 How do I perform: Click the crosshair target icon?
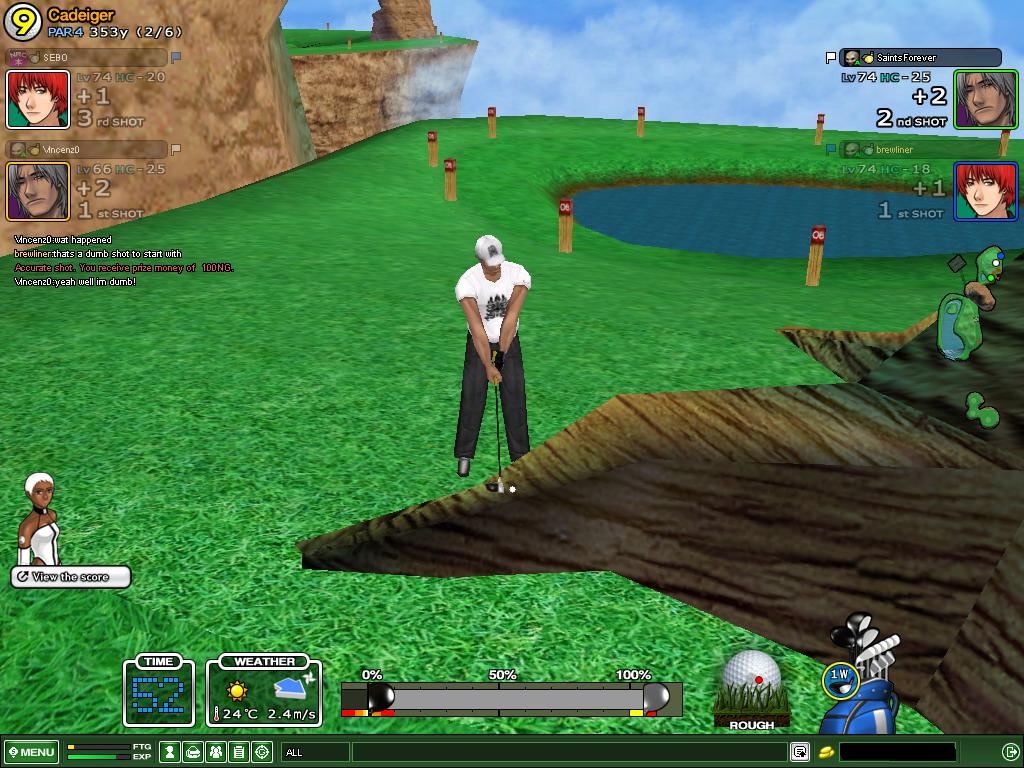[x=262, y=752]
